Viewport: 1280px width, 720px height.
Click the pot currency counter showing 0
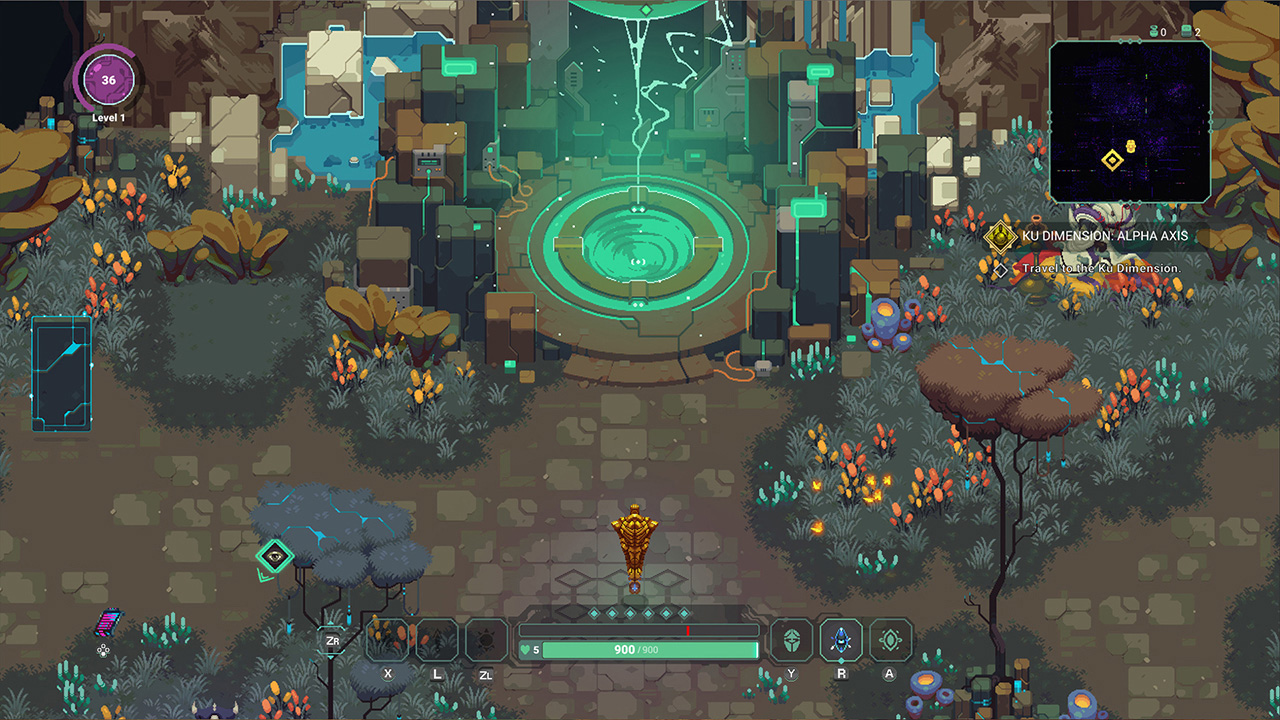tap(1155, 32)
